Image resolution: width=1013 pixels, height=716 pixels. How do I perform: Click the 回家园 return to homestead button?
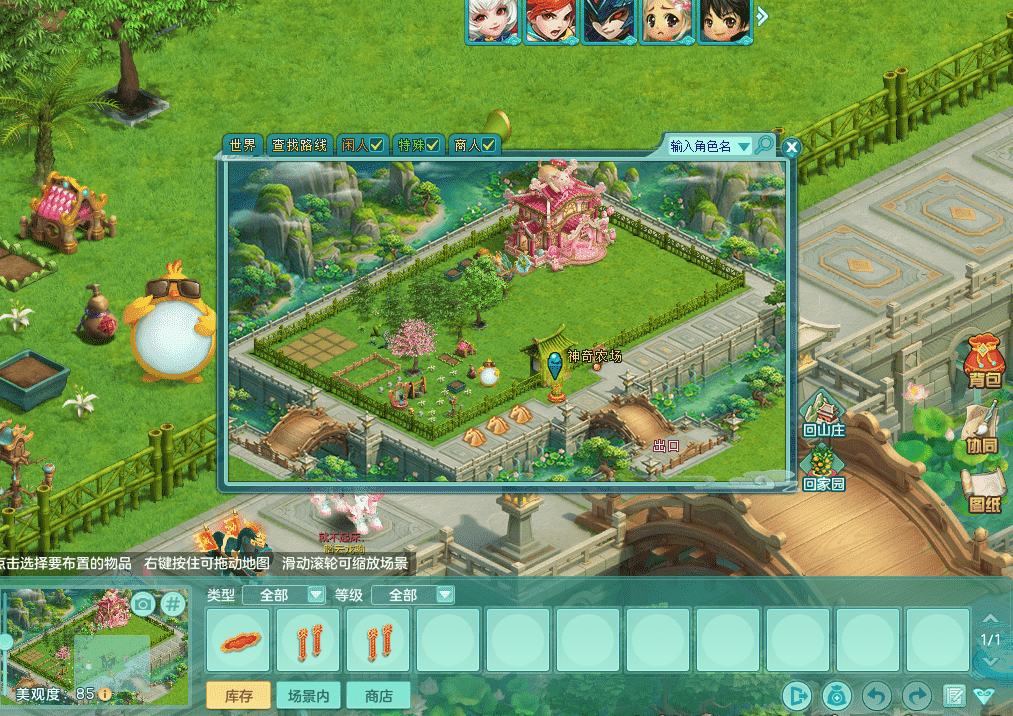pos(823,468)
